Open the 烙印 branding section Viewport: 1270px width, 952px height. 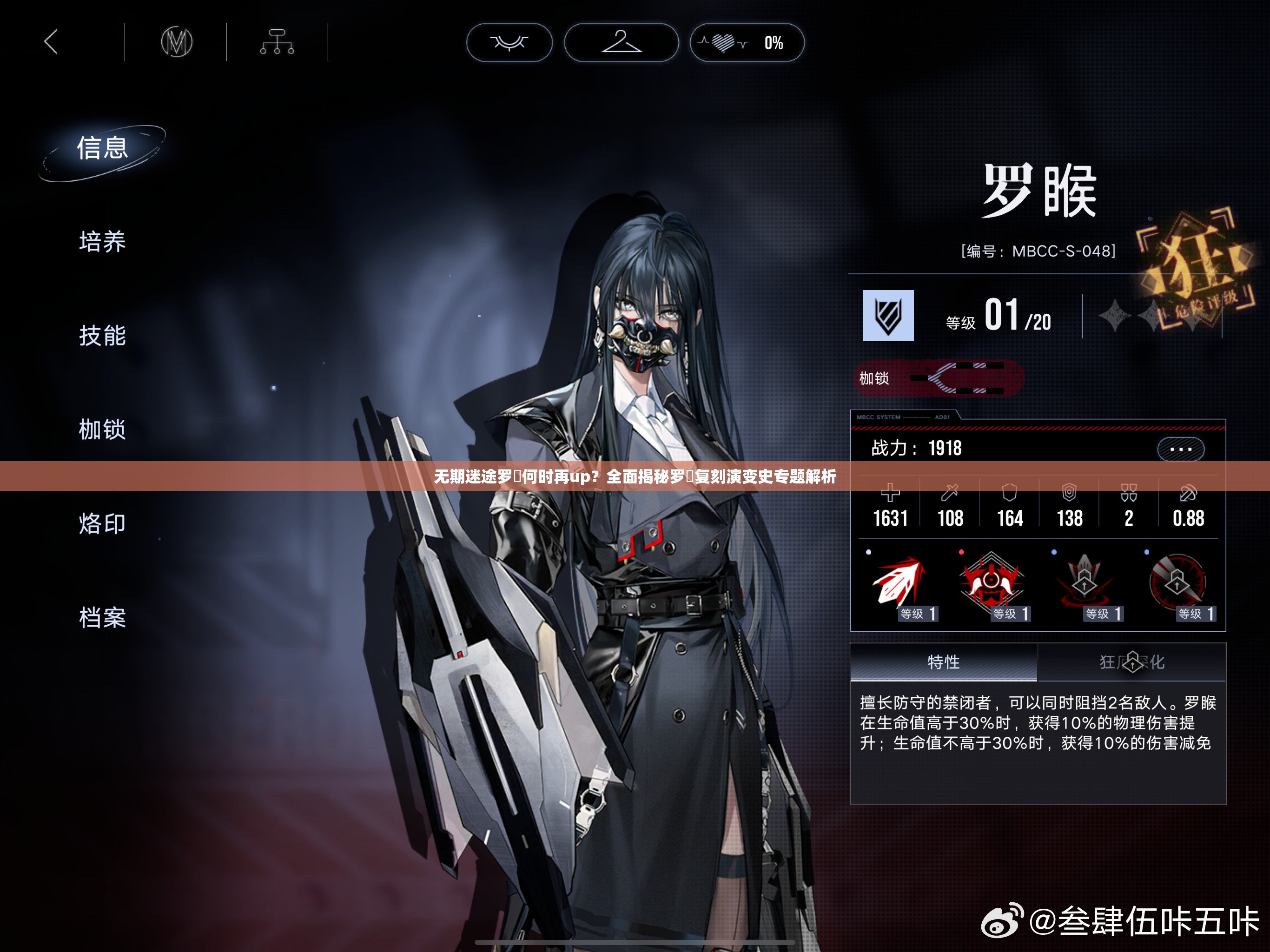[102, 524]
